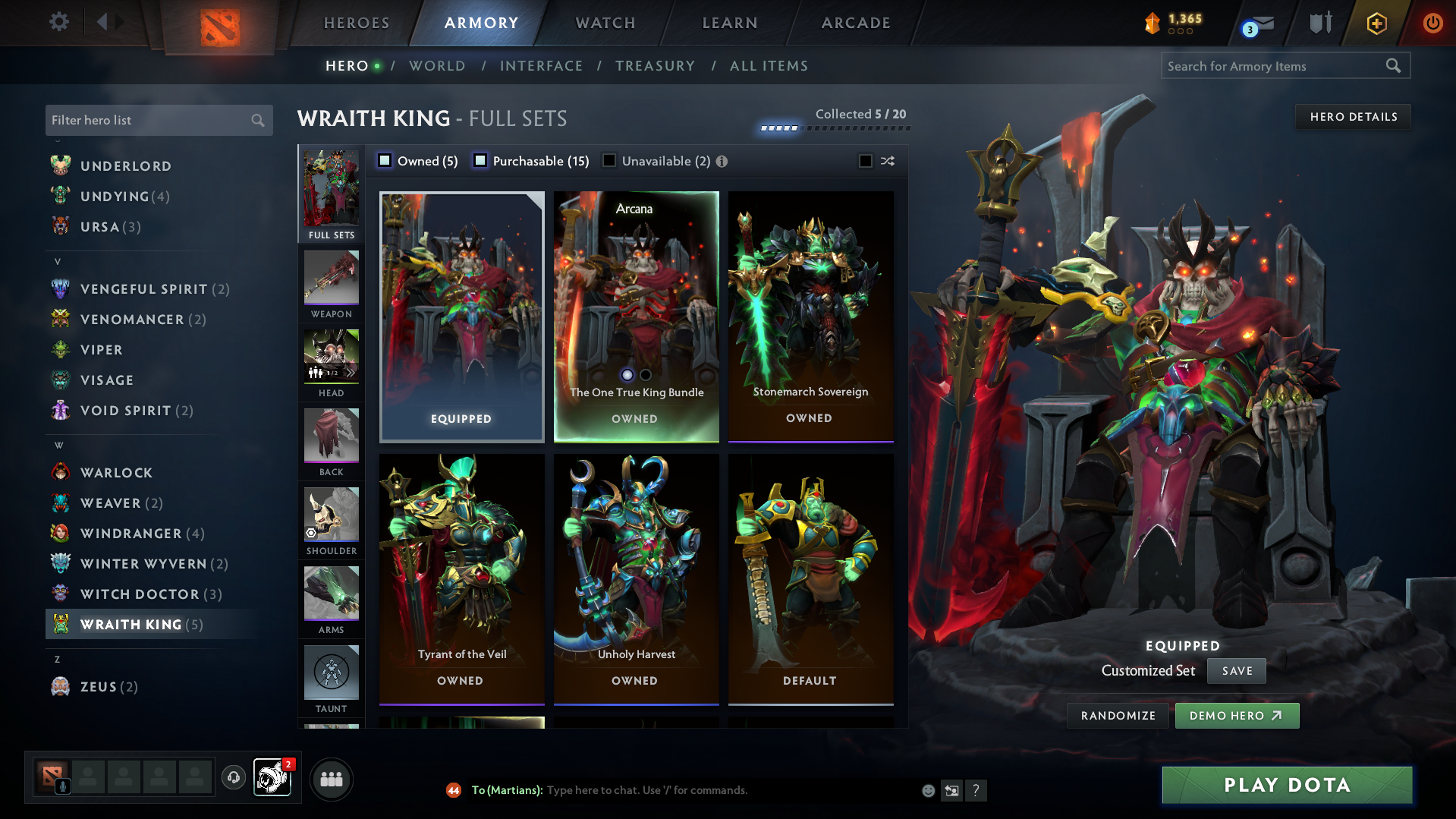The image size is (1456, 819).
Task: Open the voice headset icon near party bar
Action: (x=234, y=779)
